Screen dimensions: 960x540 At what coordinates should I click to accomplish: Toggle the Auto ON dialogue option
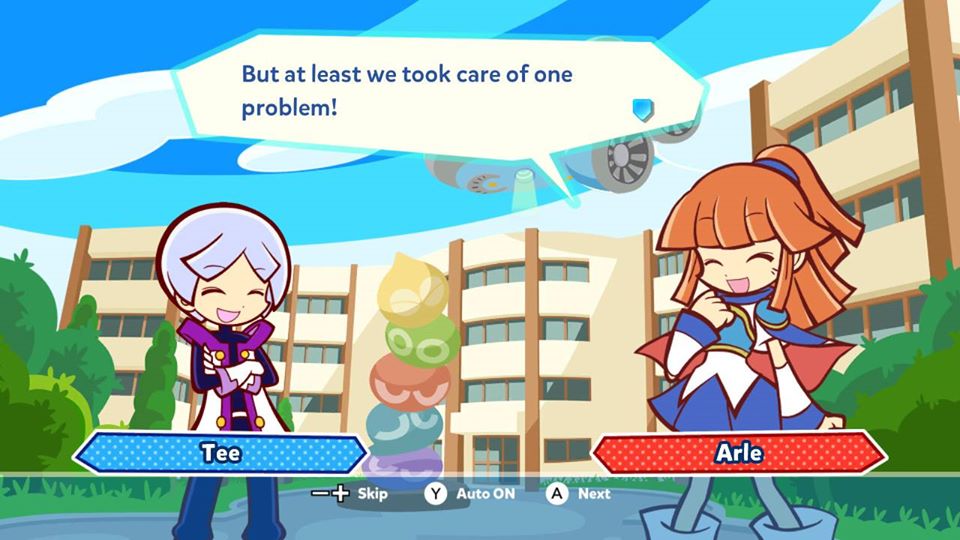pyautogui.click(x=482, y=493)
